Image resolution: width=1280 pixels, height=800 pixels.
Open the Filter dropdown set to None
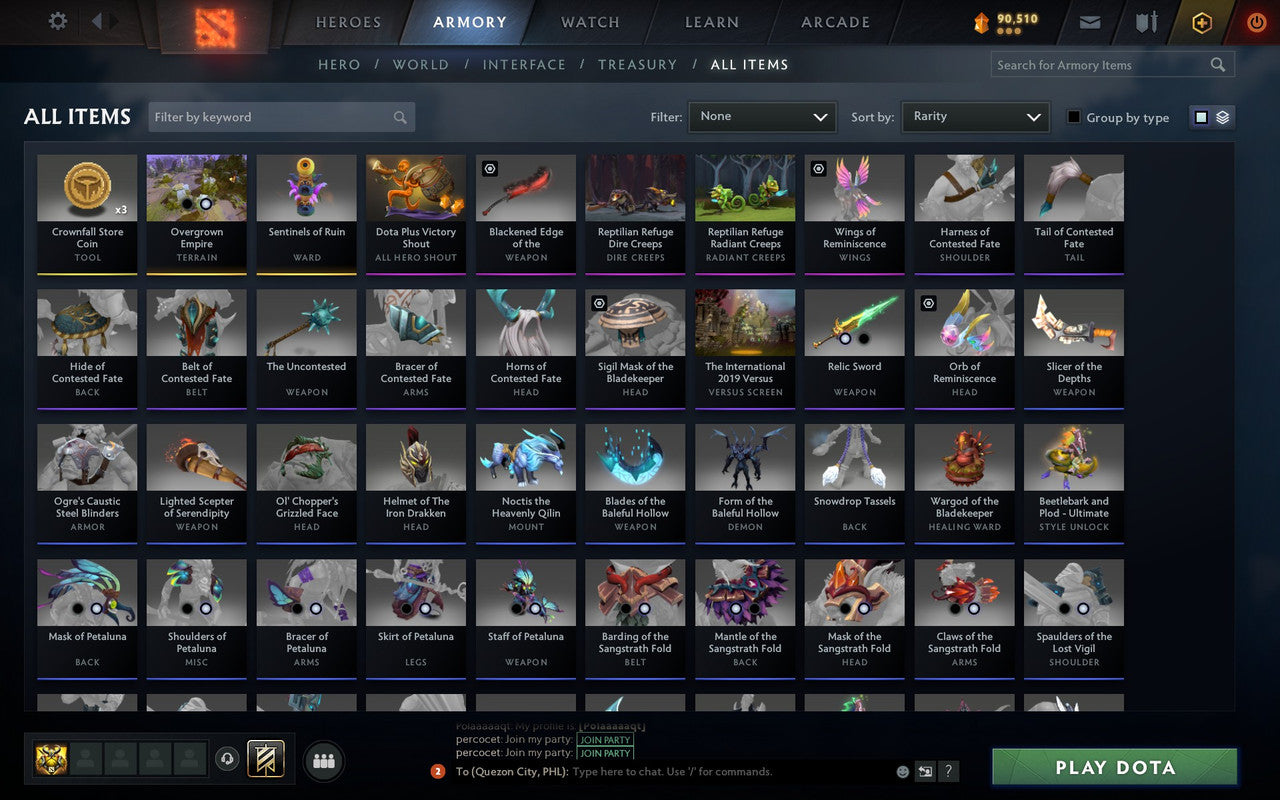[762, 117]
